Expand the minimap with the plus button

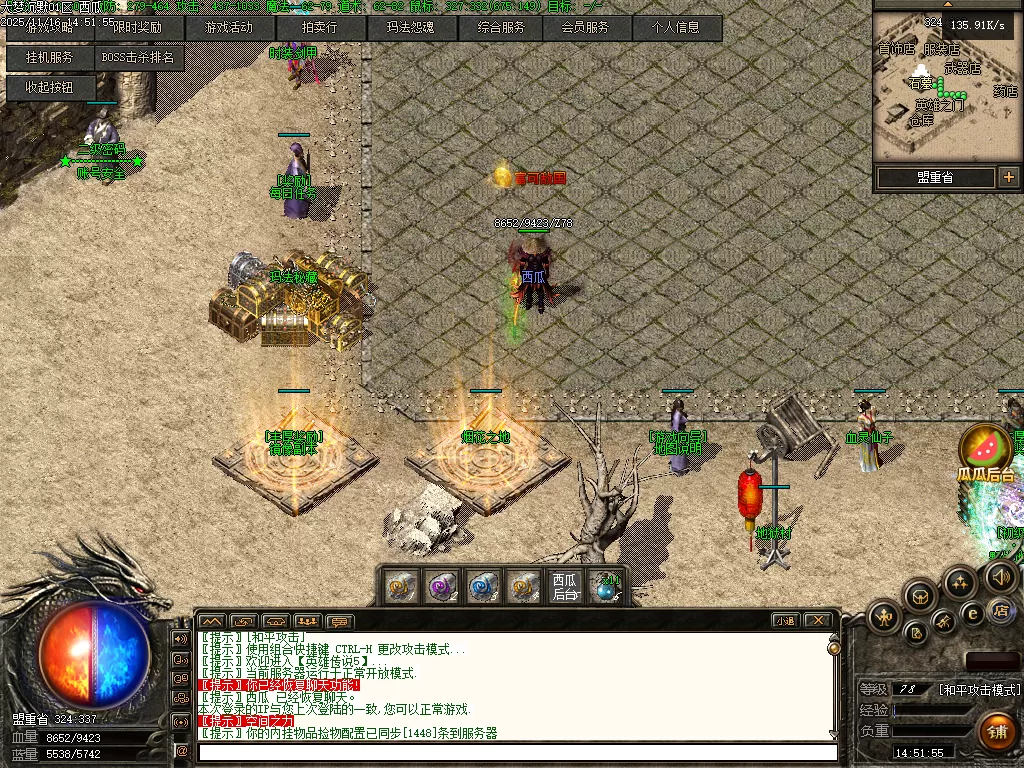tap(1008, 177)
